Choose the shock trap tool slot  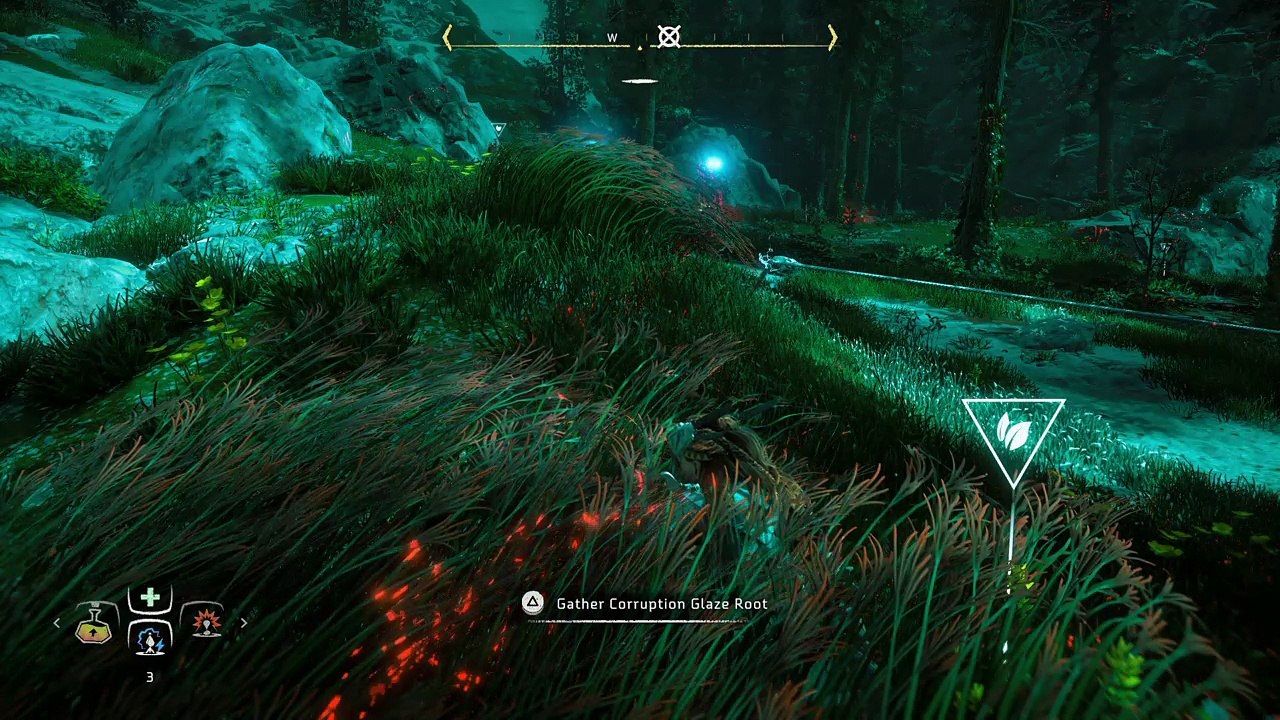[150, 638]
